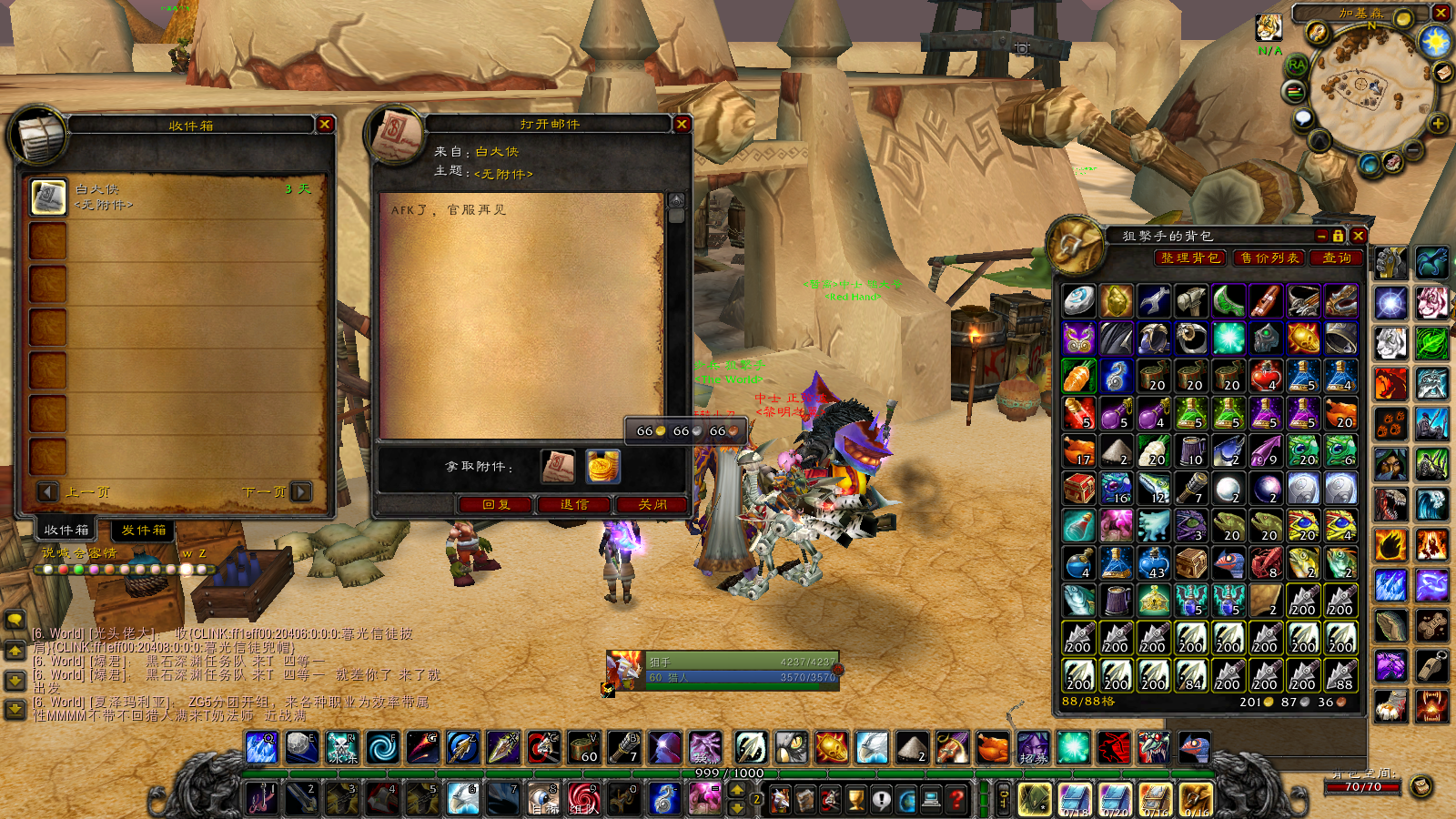Sort the bag with 整理背包 button
The image size is (1456, 819).
point(1190,258)
